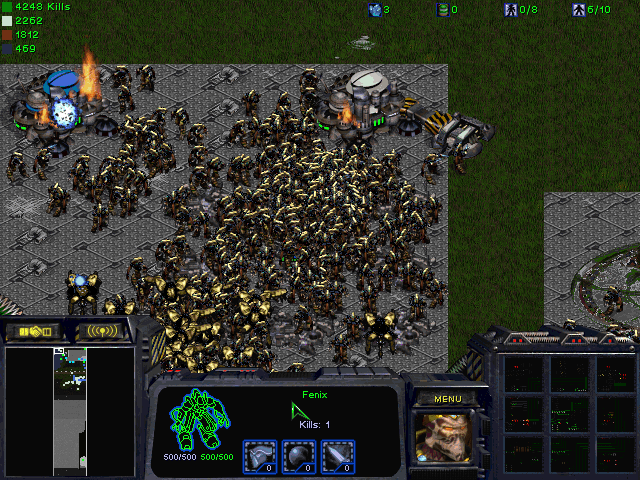Open the alliance diplomacy button above the minimap
Image resolution: width=640 pixels, height=480 pixels.
(x=34, y=331)
